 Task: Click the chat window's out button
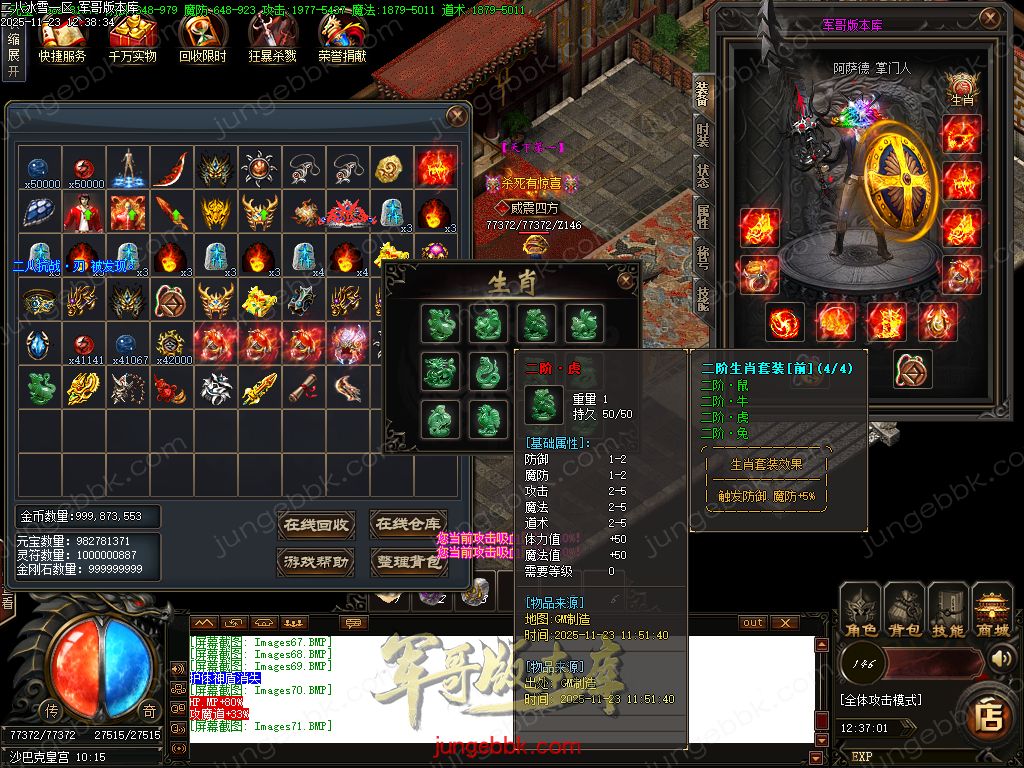click(753, 622)
